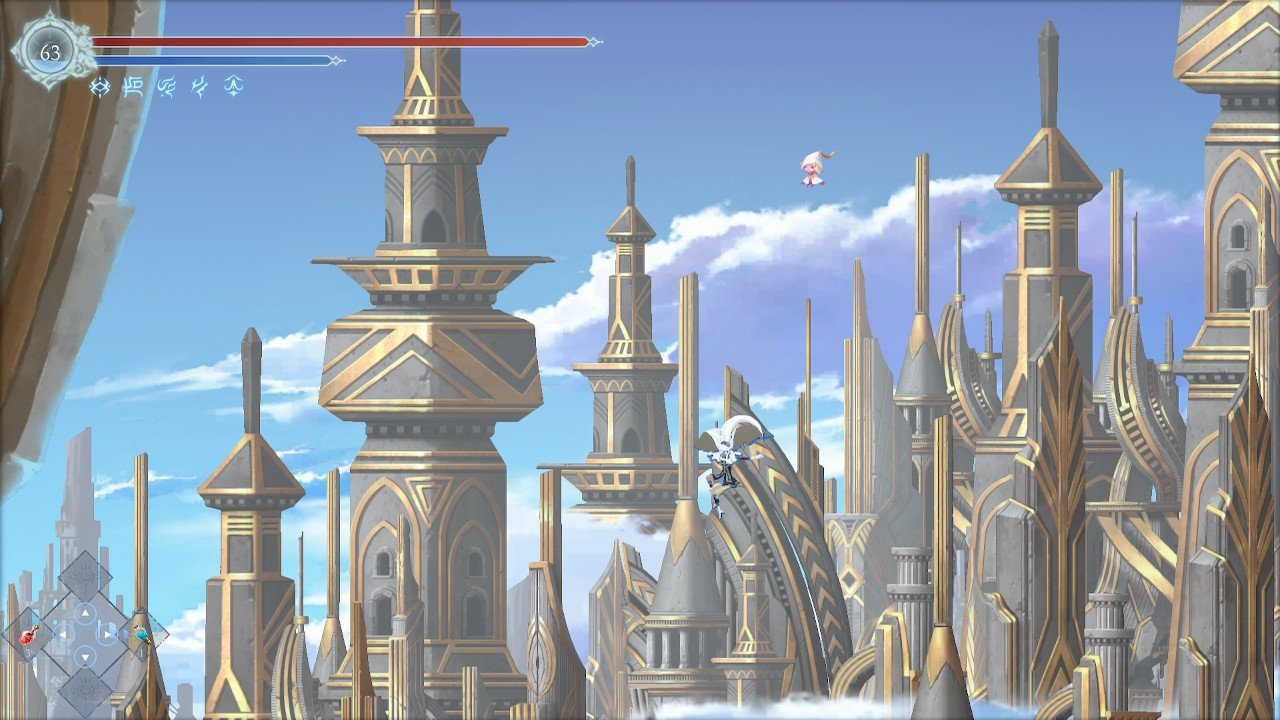Click the lightning bolt rune icon
This screenshot has height=720, width=1280.
tap(200, 87)
